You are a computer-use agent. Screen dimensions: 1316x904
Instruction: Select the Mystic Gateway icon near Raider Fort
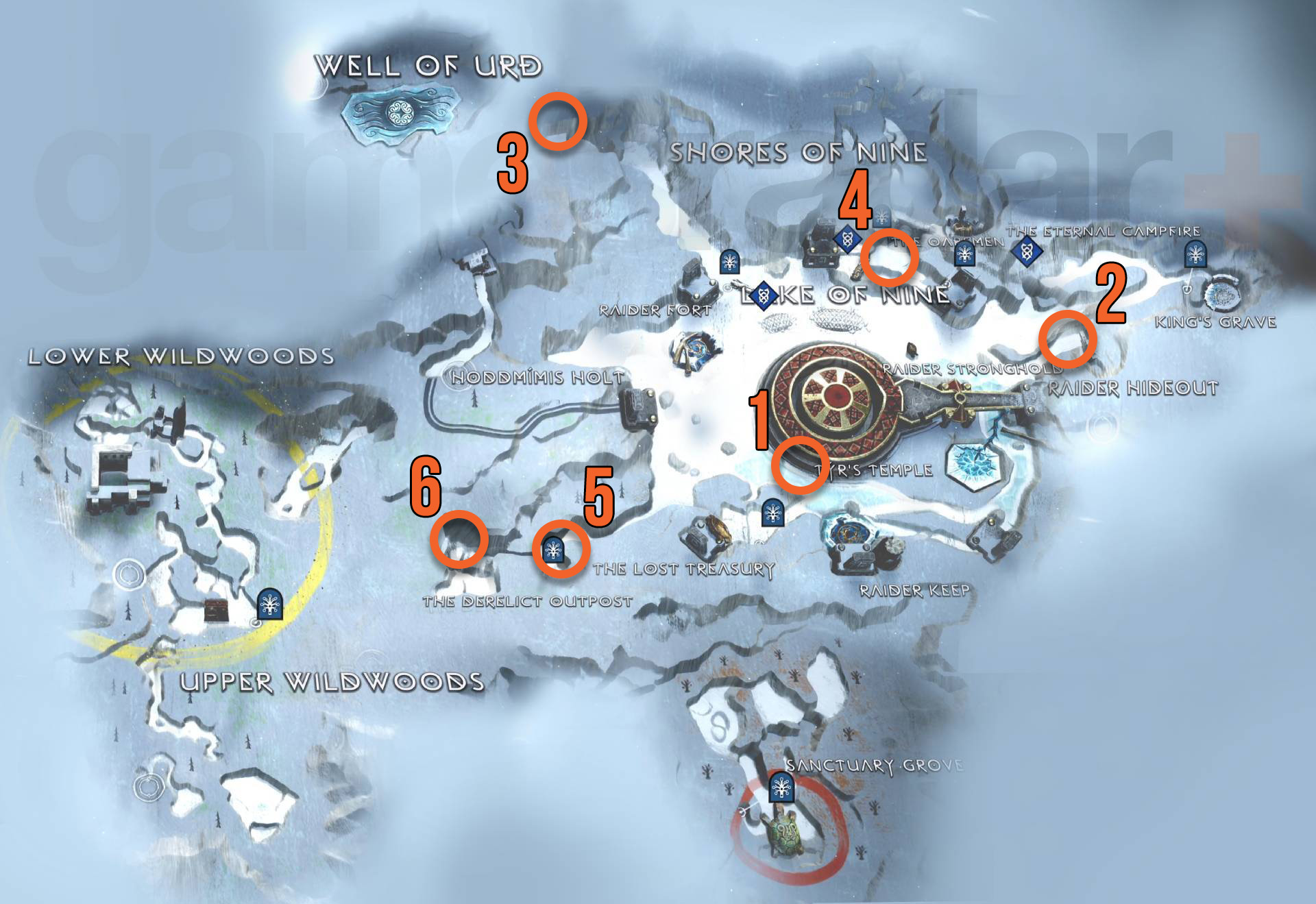click(730, 261)
